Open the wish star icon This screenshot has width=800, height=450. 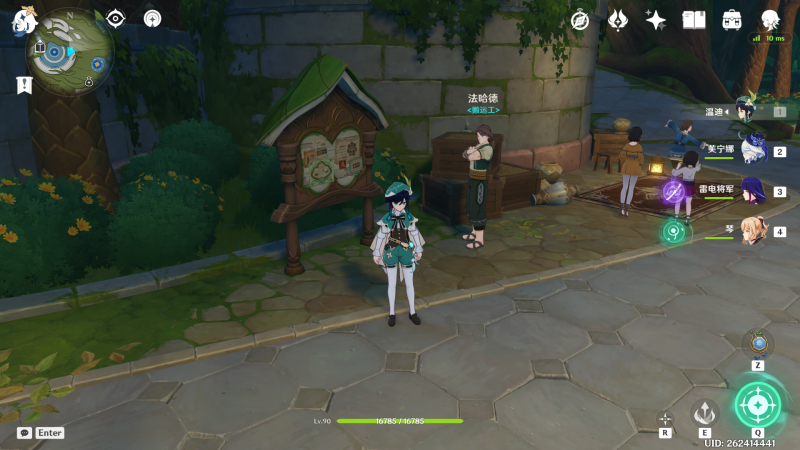coord(656,20)
